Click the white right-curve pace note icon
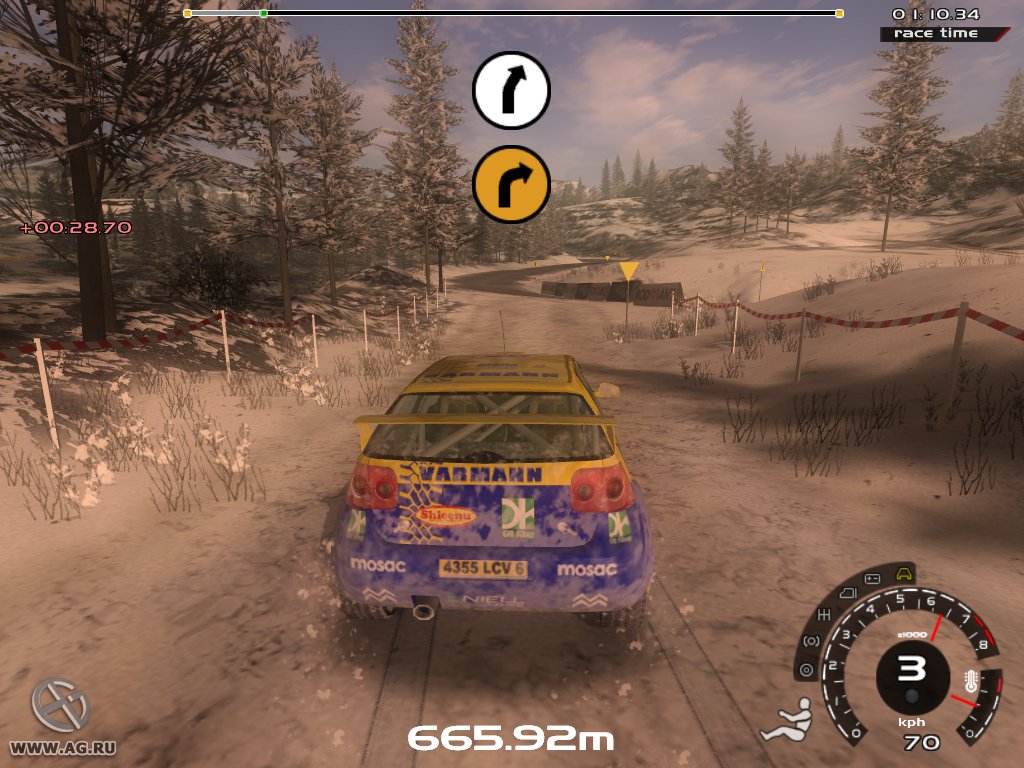The width and height of the screenshot is (1024, 768). (x=511, y=91)
